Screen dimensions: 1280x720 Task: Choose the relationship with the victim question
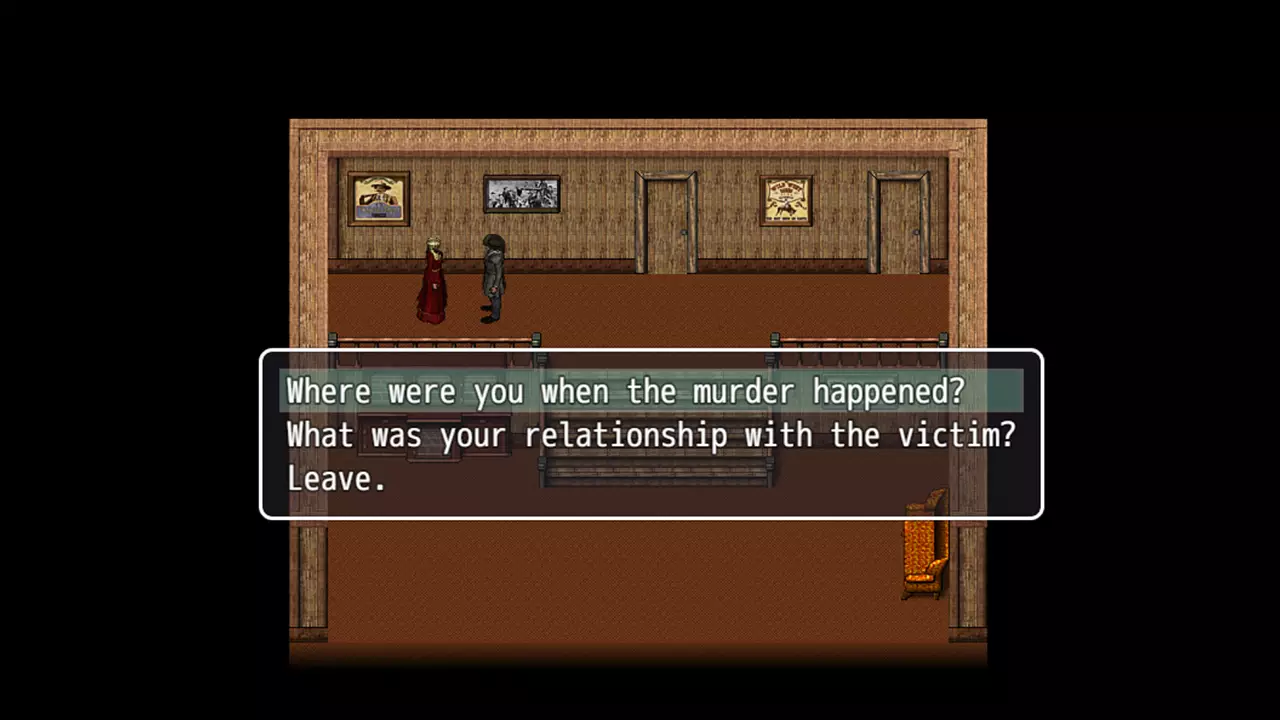pos(650,435)
